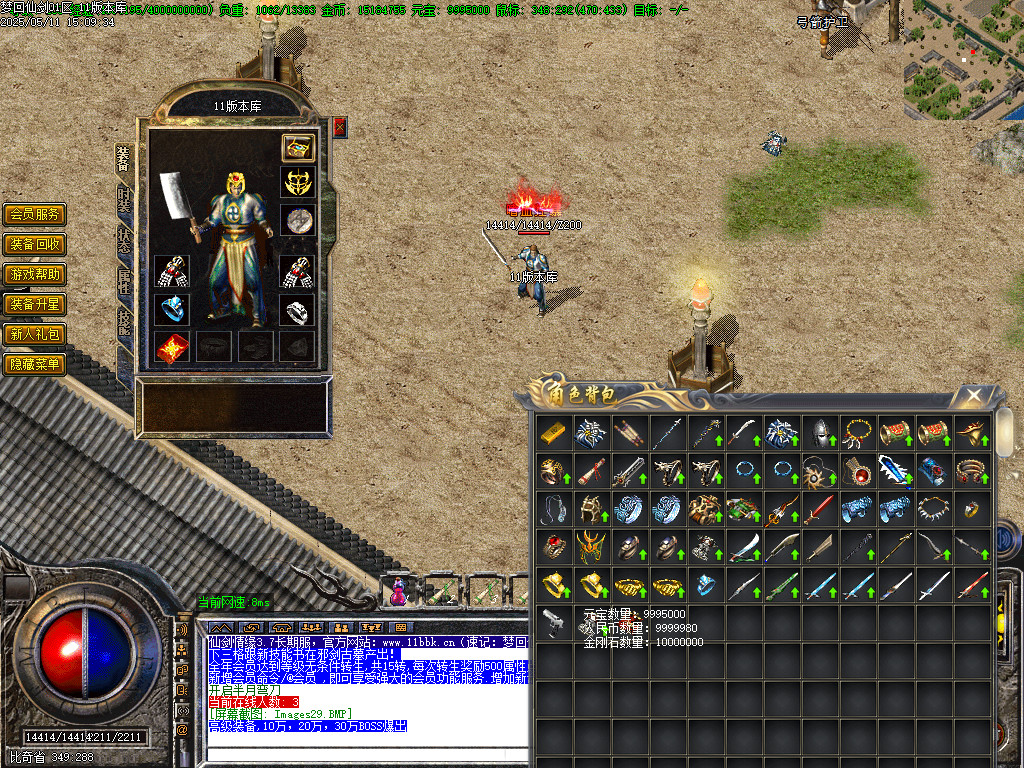Click the treasure chest icon in equipment panel
Viewport: 1024px width, 768px height.
pos(297,148)
